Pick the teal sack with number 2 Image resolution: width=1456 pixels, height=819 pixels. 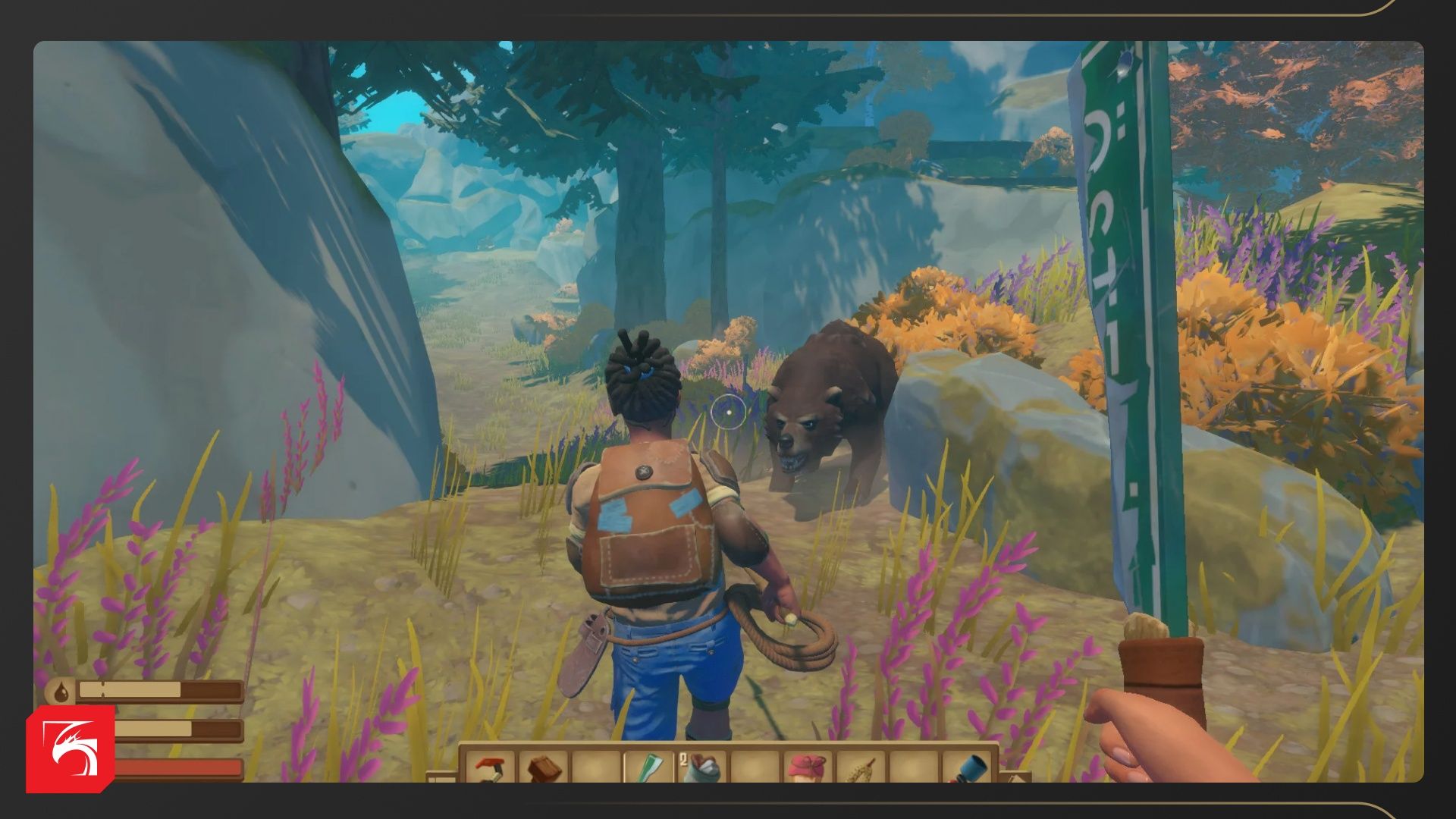pos(702,767)
